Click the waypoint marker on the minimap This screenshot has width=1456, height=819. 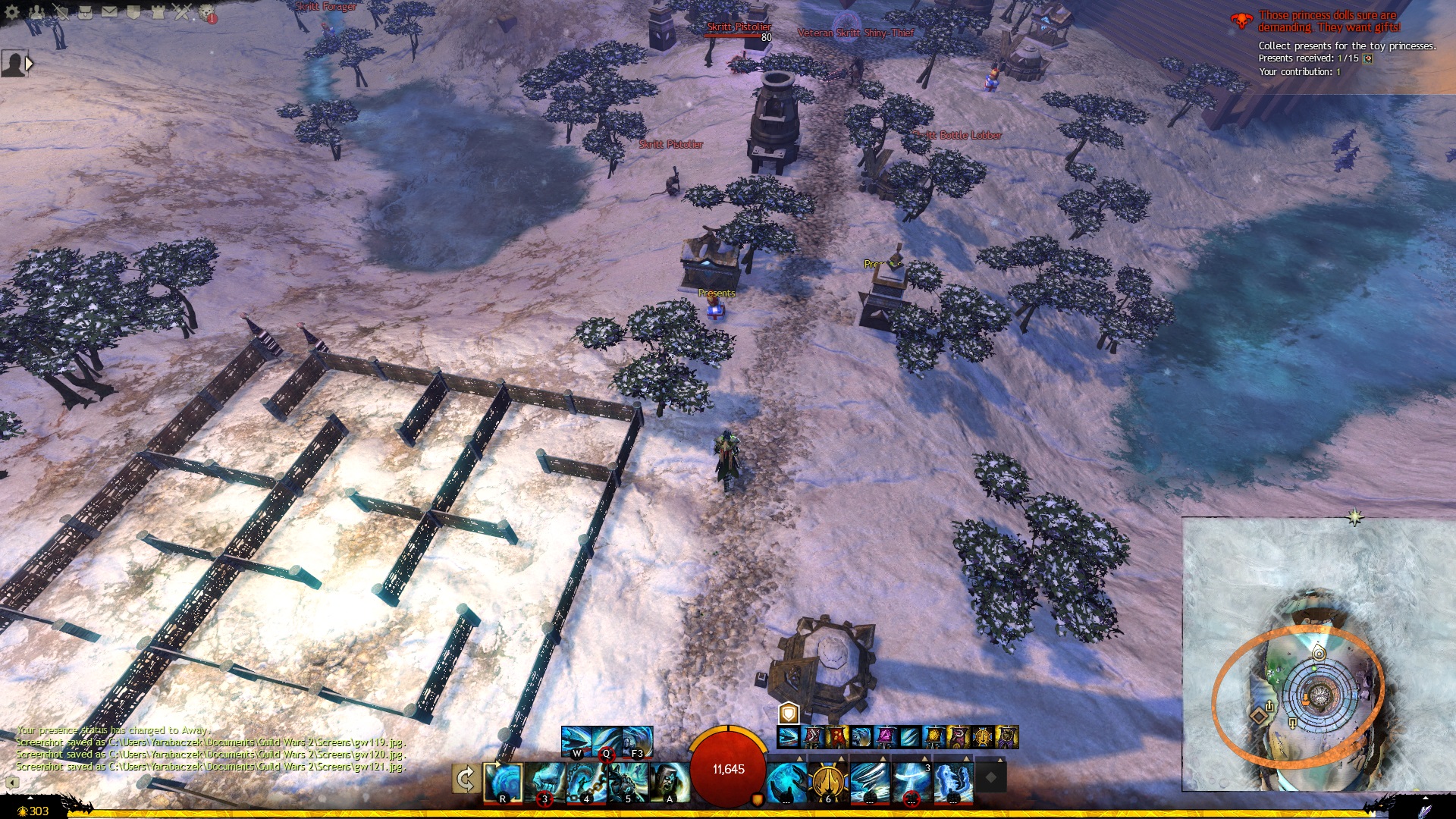1318,653
